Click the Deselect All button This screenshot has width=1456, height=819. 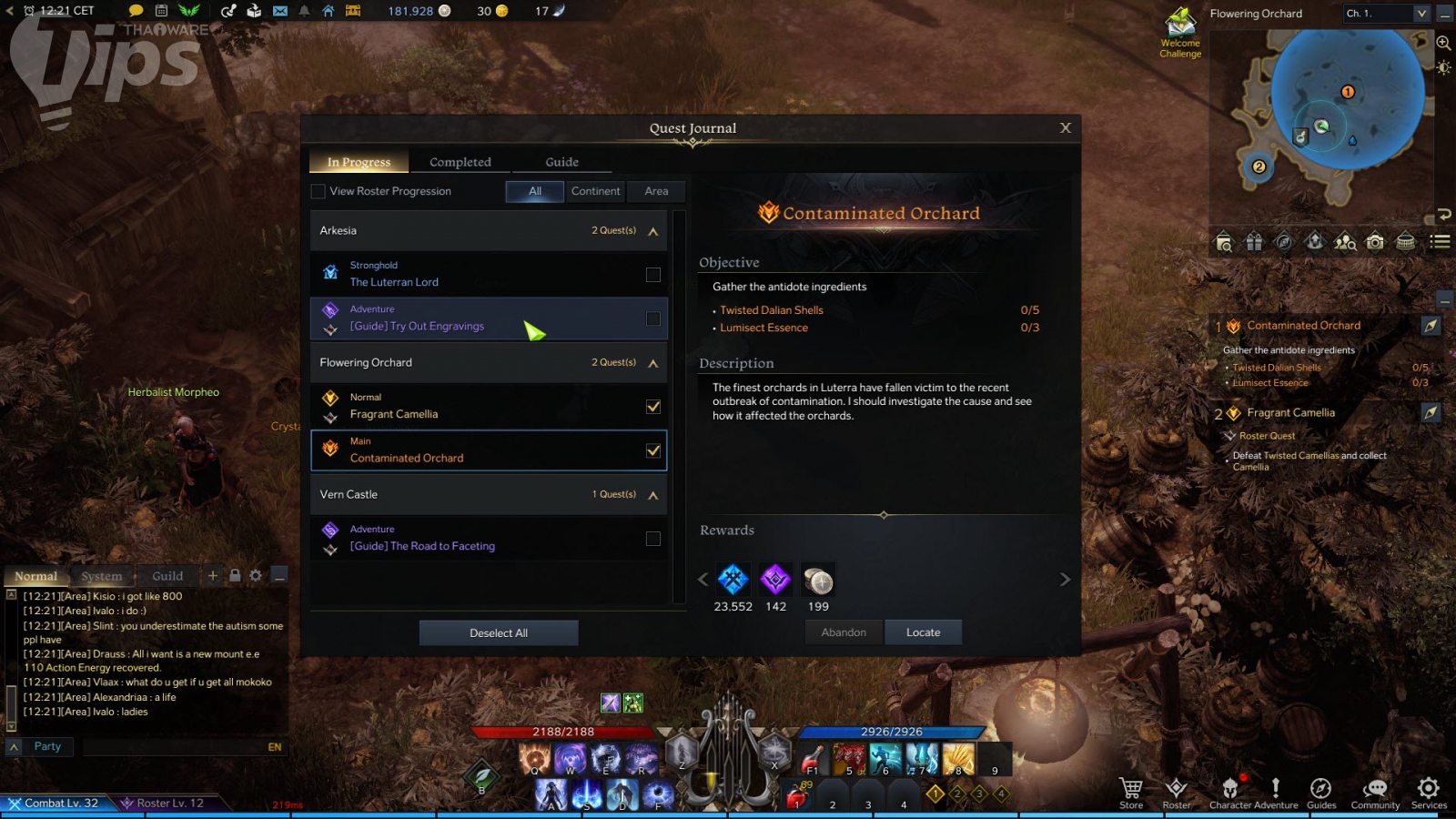point(498,632)
